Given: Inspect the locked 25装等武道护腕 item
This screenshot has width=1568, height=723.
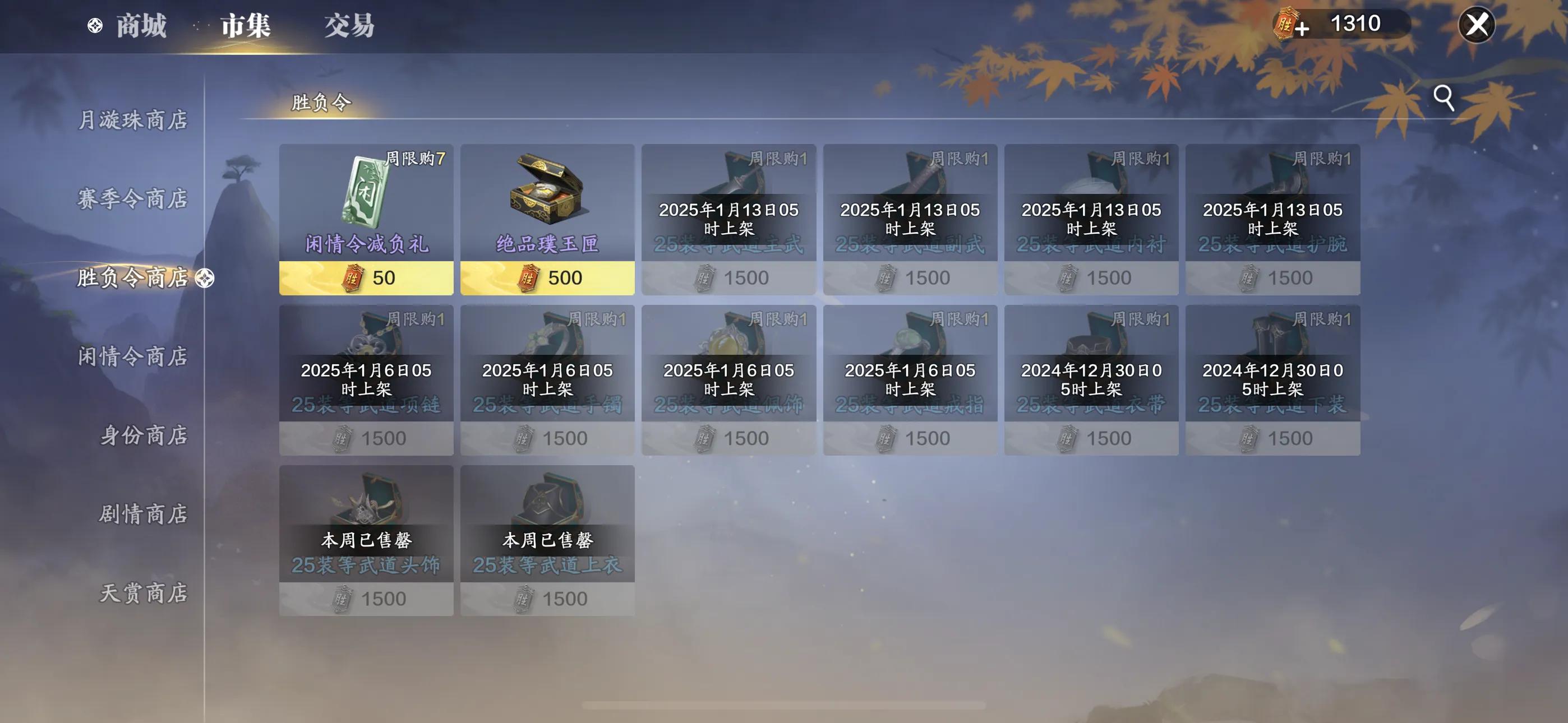Looking at the screenshot, I should [x=1272, y=219].
